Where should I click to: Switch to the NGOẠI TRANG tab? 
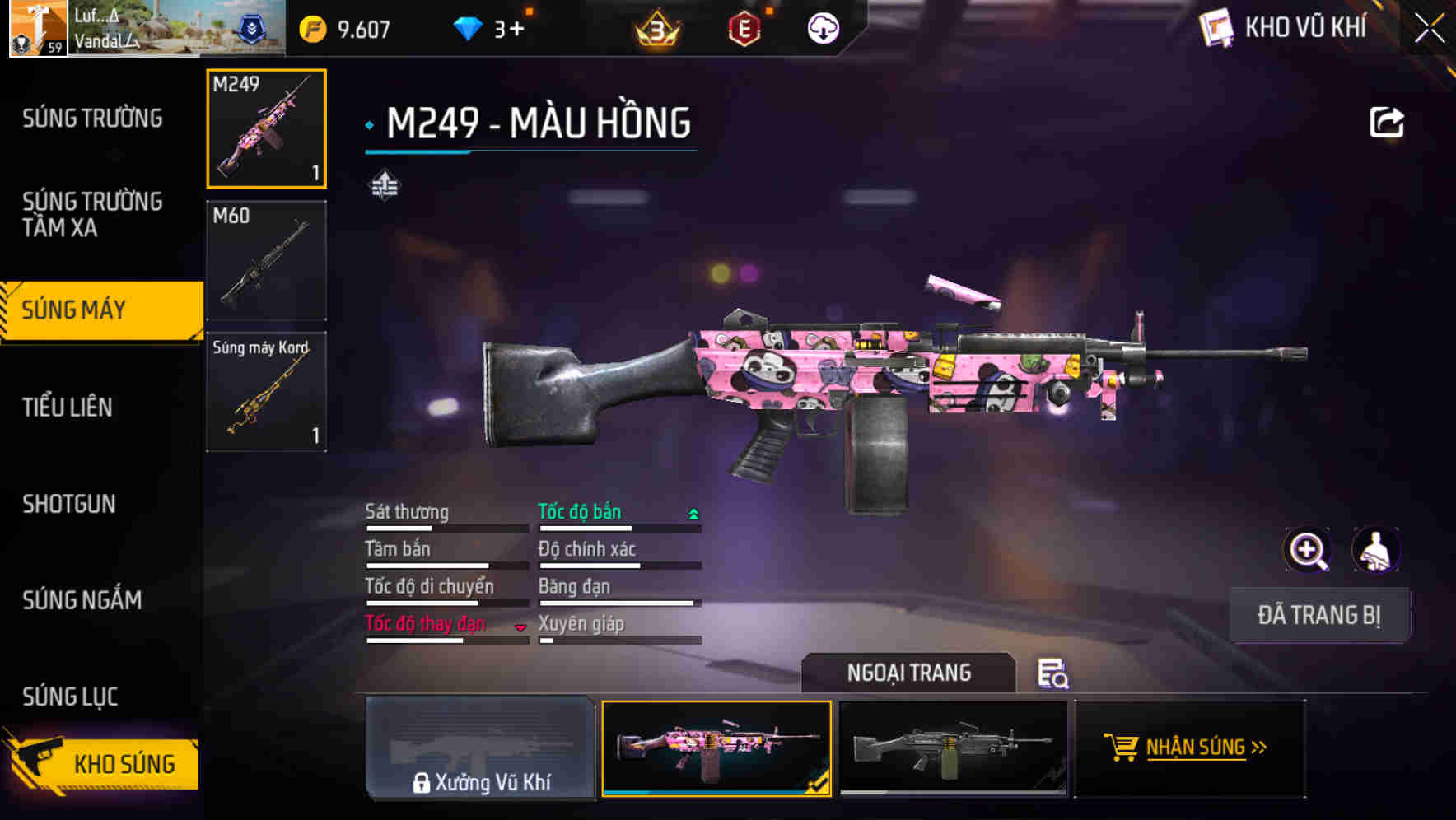tap(909, 673)
